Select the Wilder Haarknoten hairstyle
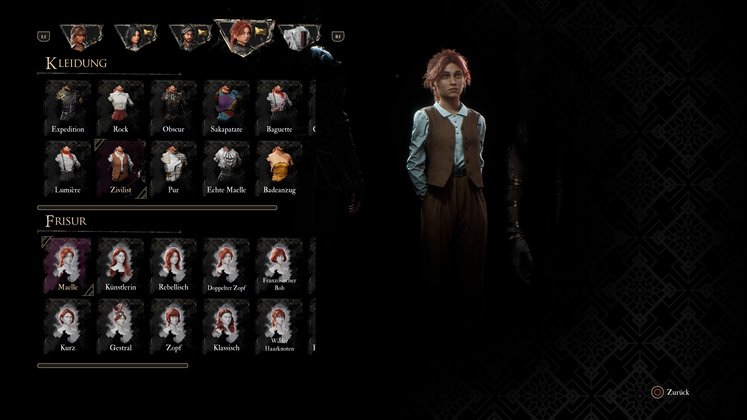 (x=280, y=324)
